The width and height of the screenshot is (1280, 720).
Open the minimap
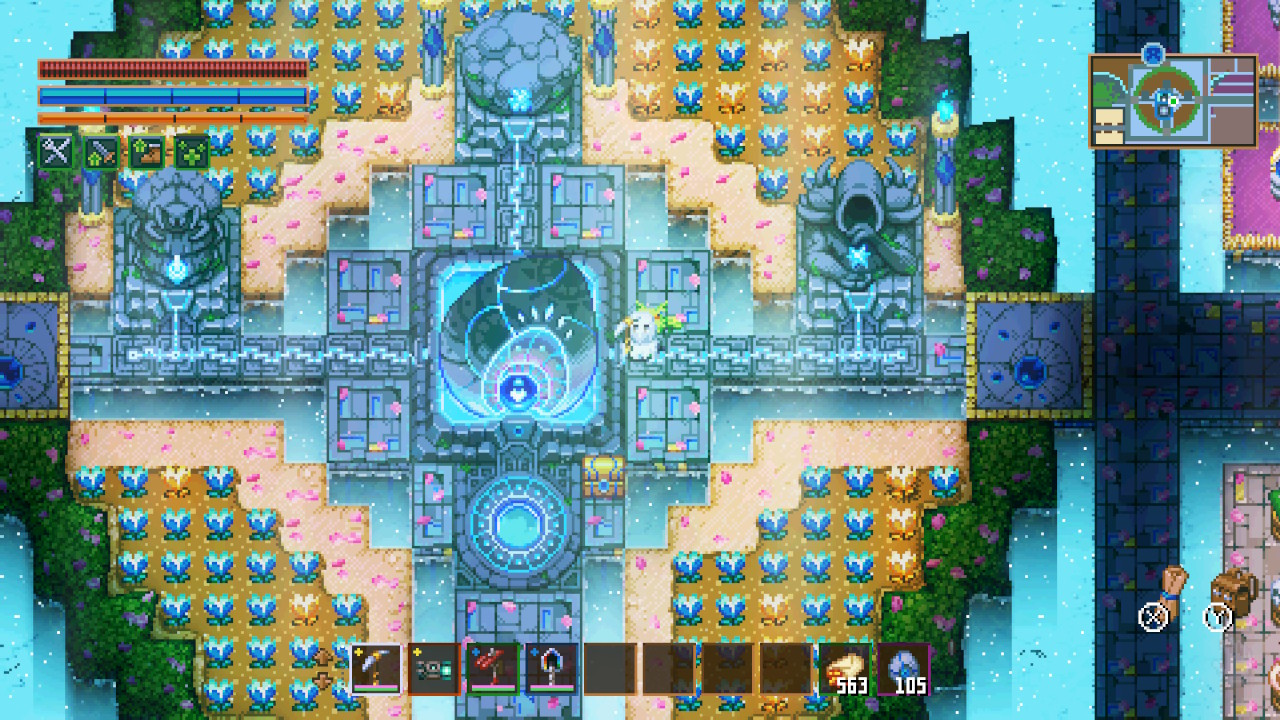[x=1173, y=101]
